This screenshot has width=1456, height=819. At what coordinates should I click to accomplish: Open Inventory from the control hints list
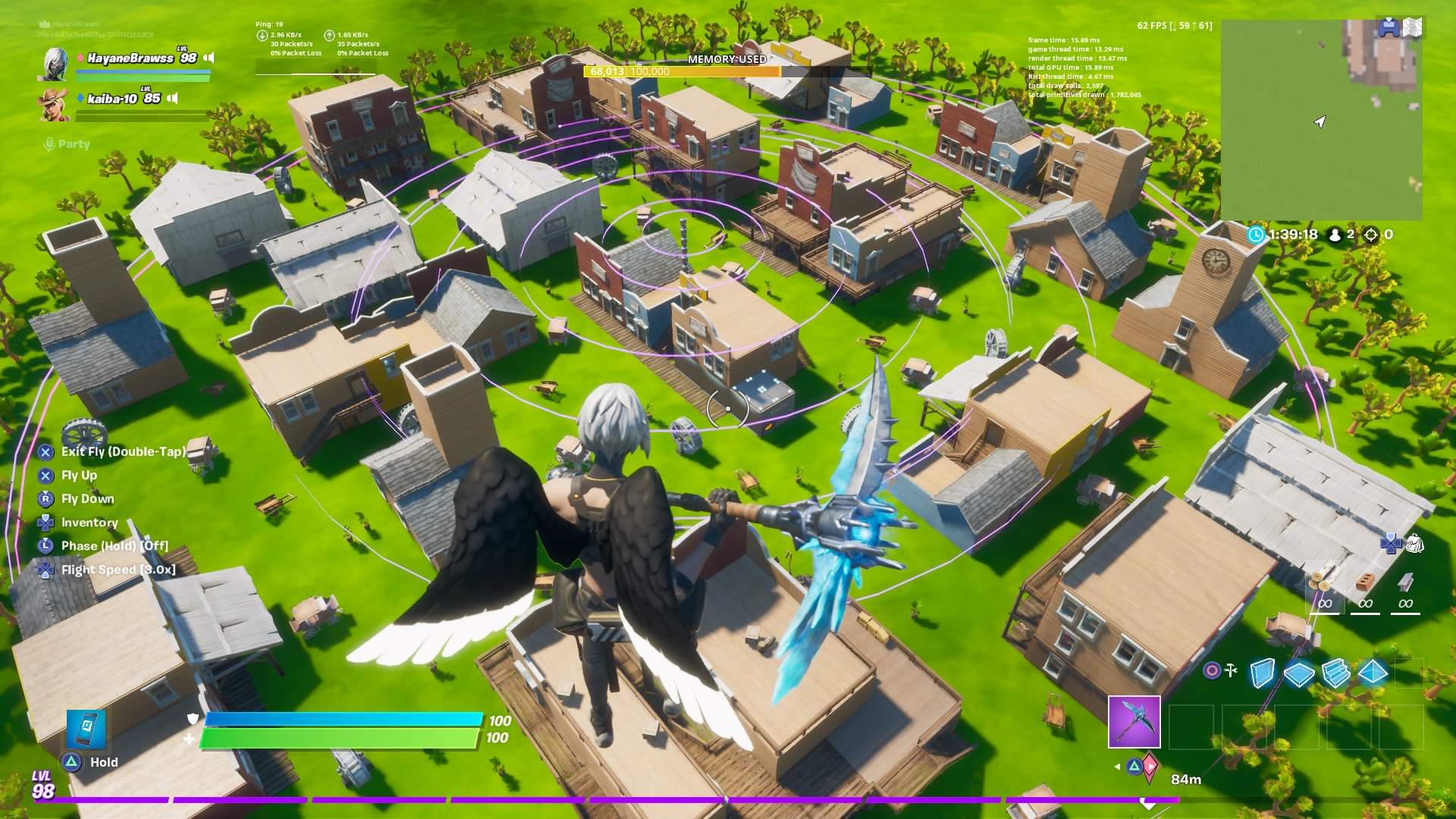[x=89, y=522]
